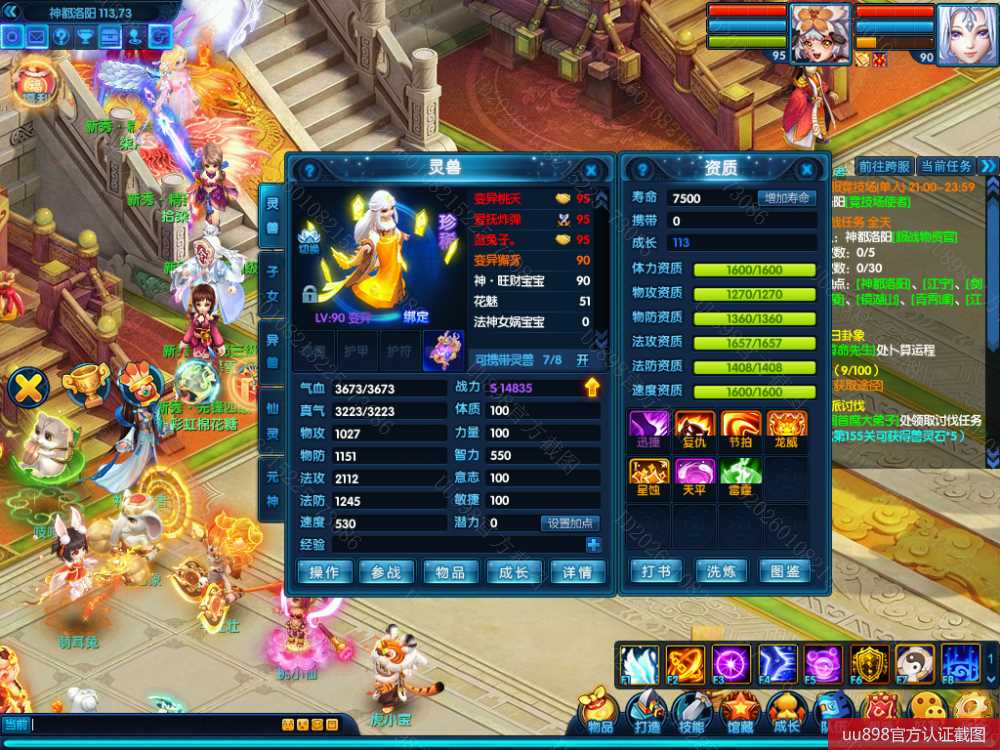Click the 操作 button
This screenshot has width=1000, height=750.
click(x=324, y=572)
